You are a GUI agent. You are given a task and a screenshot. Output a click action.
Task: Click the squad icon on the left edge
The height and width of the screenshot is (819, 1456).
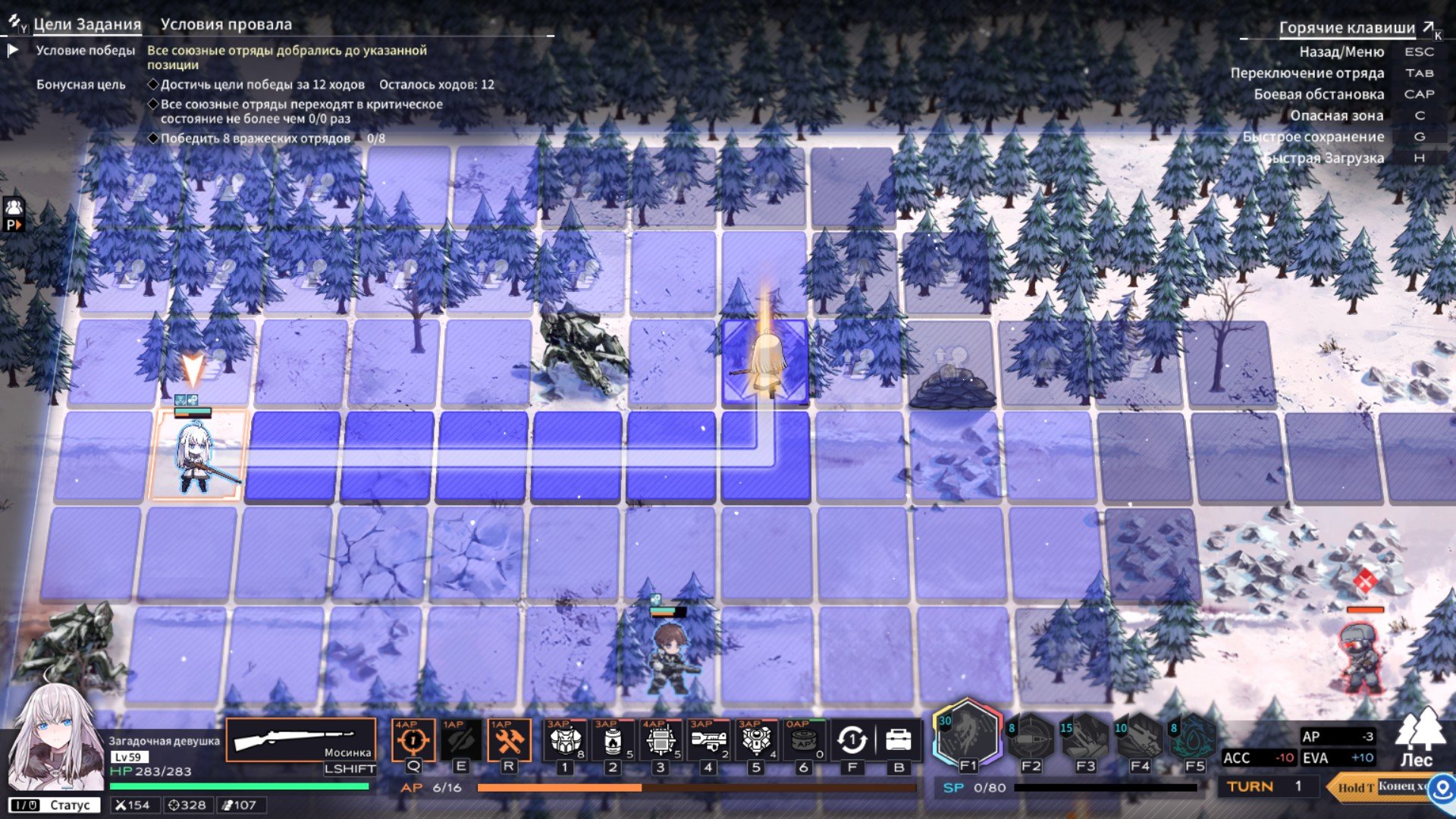pyautogui.click(x=14, y=207)
